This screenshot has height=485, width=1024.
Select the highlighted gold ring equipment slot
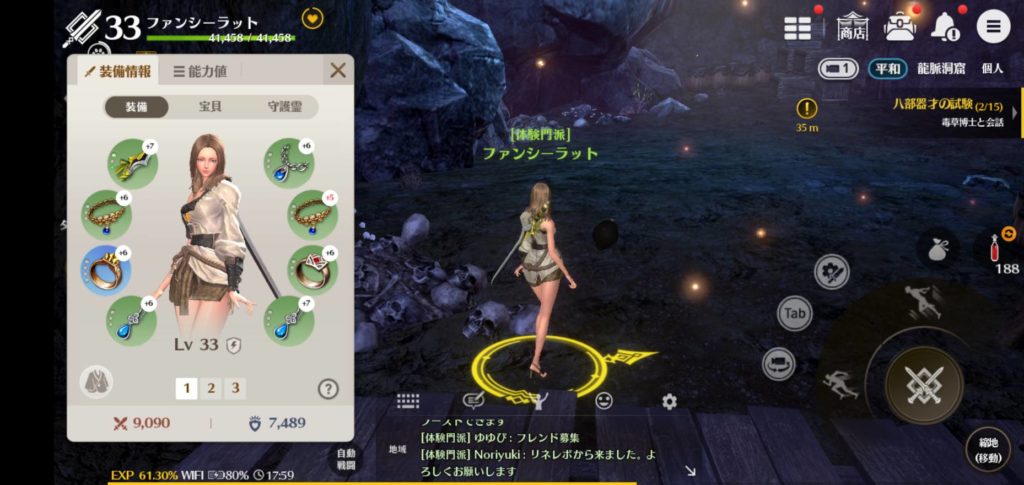point(105,270)
